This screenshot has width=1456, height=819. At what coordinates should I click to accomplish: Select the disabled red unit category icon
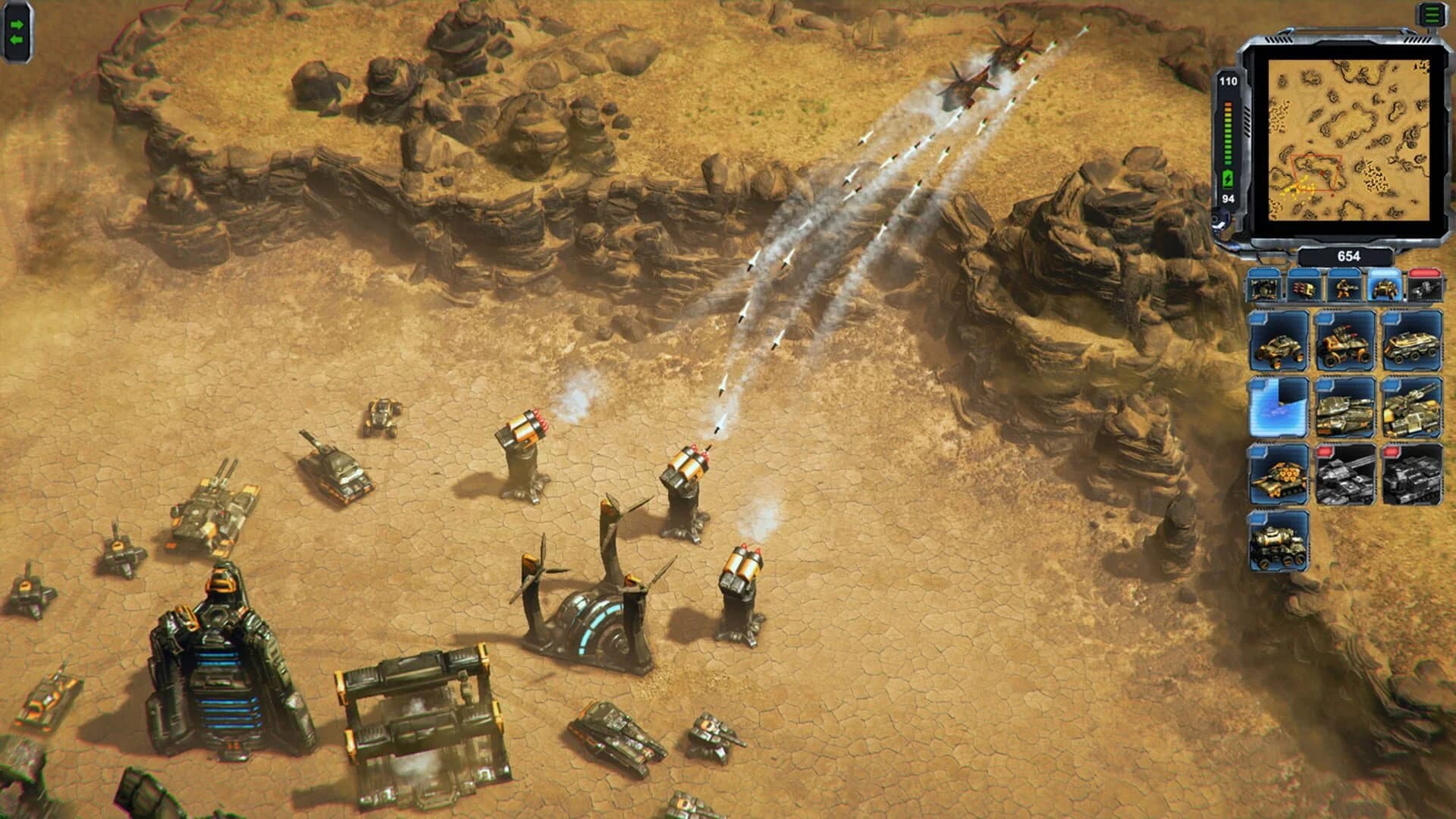tap(1425, 288)
